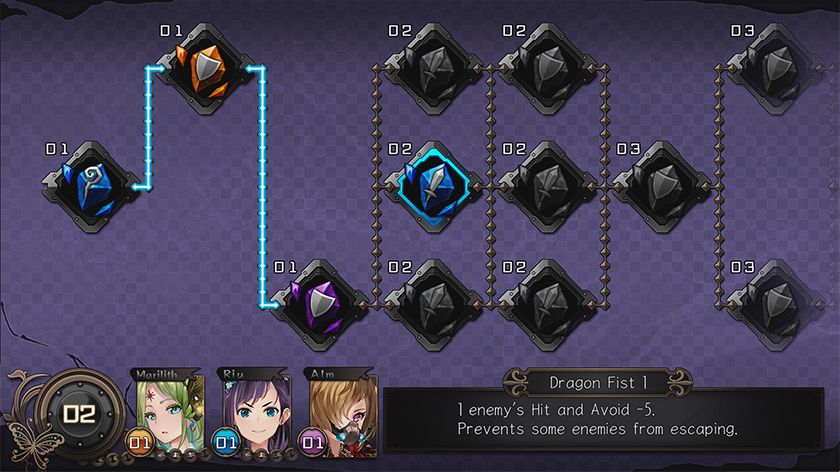Select the blue swirl gem skill node
This screenshot has height=472, width=840.
(91, 186)
